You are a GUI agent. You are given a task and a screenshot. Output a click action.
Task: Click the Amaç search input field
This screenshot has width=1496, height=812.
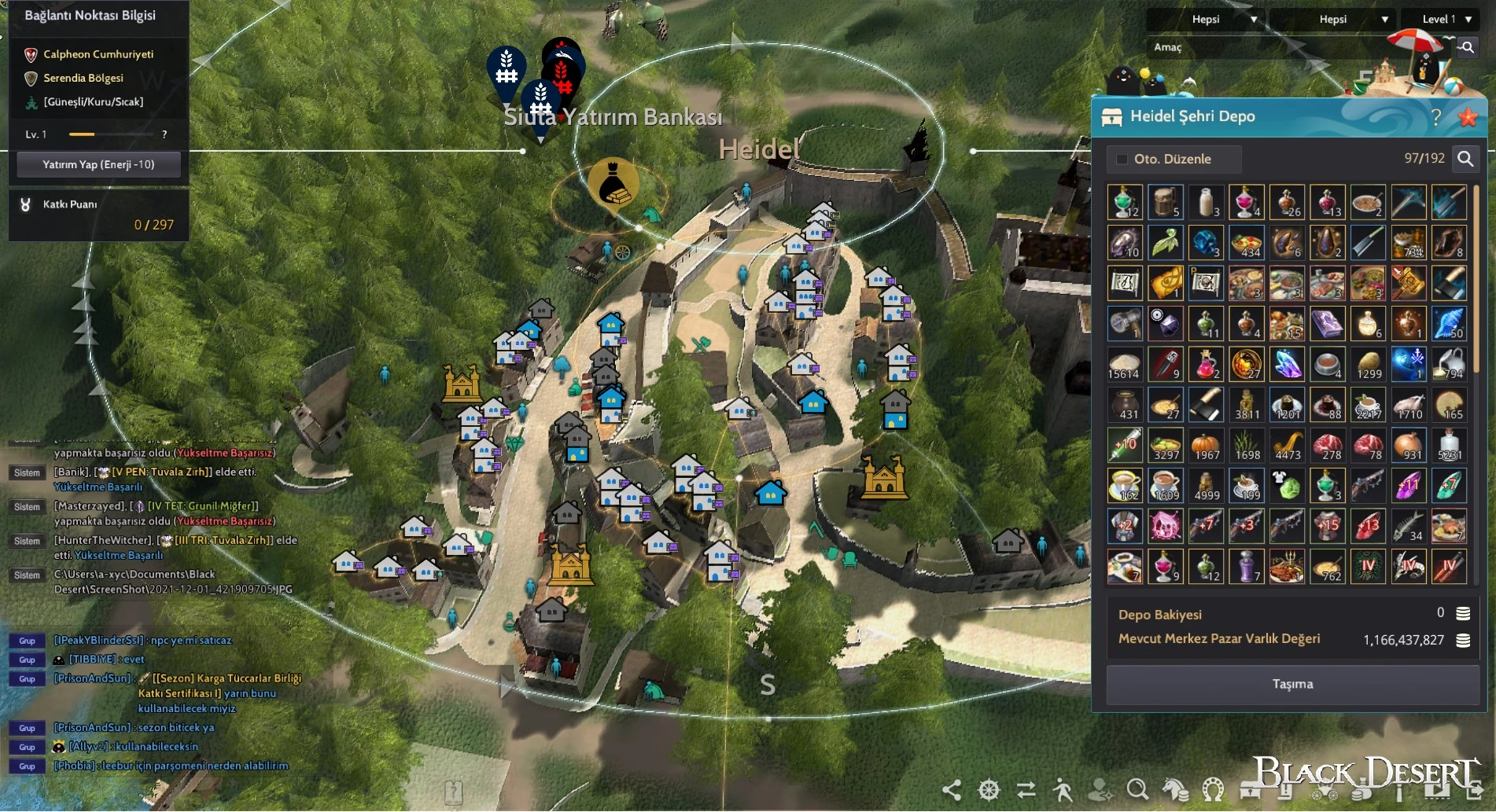click(1298, 47)
